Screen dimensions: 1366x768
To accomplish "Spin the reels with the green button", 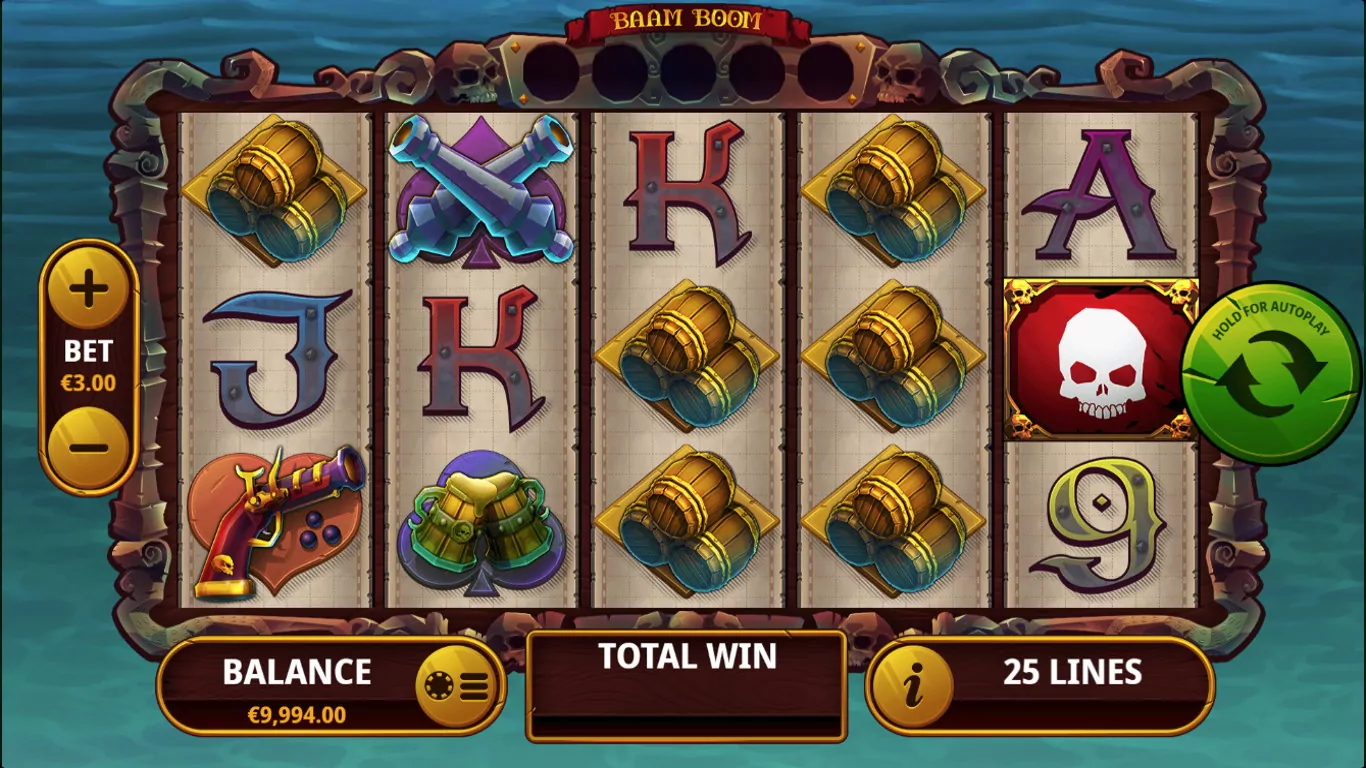I will click(x=1271, y=374).
